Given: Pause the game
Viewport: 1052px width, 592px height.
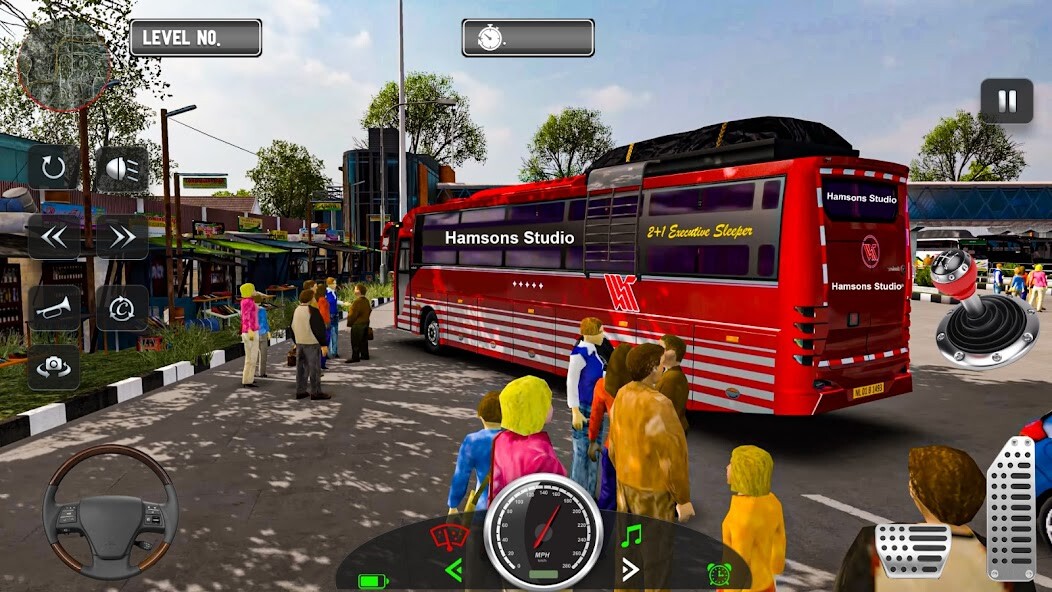Looking at the screenshot, I should (x=1006, y=101).
